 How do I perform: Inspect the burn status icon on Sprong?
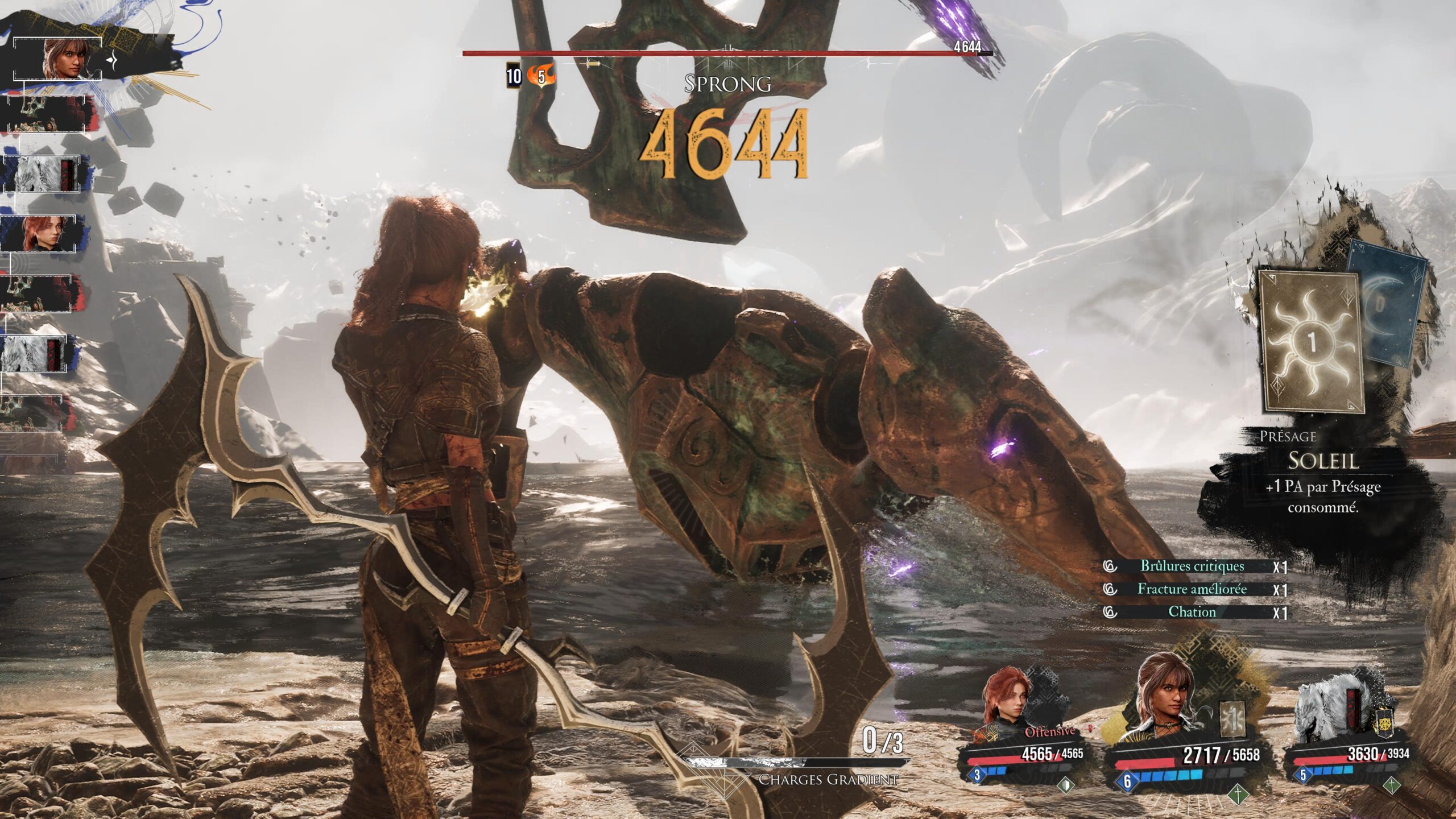pyautogui.click(x=540, y=77)
